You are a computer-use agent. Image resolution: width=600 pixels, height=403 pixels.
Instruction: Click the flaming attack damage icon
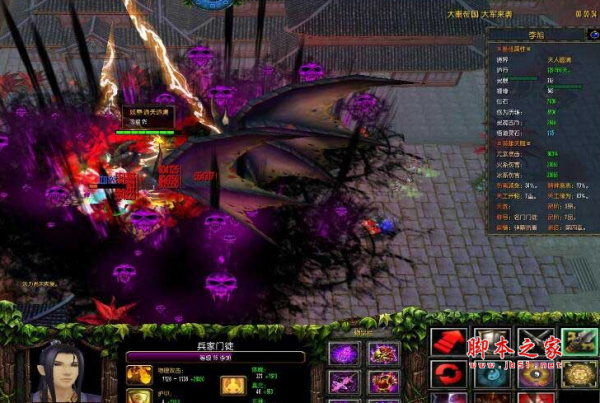point(138,376)
